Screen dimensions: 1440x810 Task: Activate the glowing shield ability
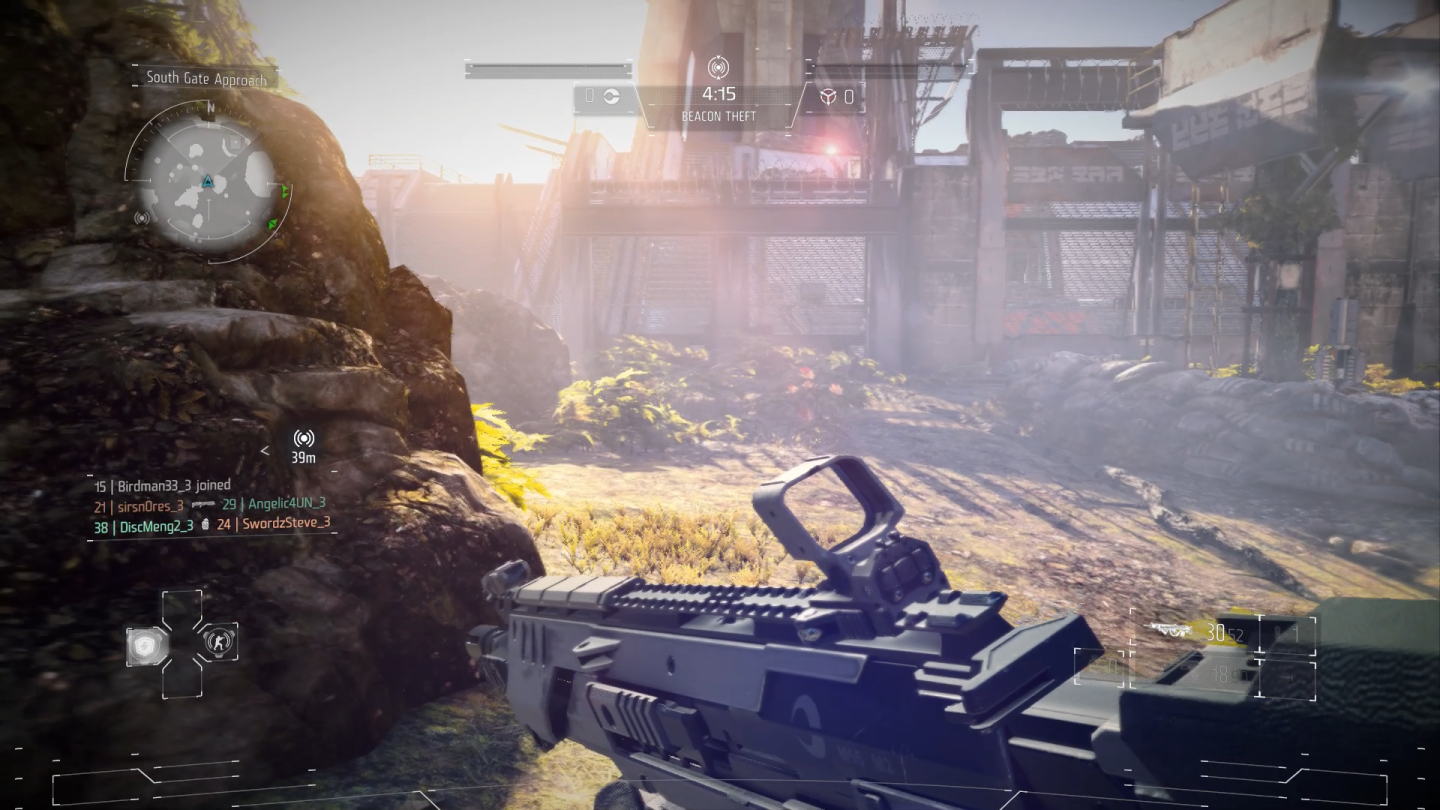(x=146, y=645)
